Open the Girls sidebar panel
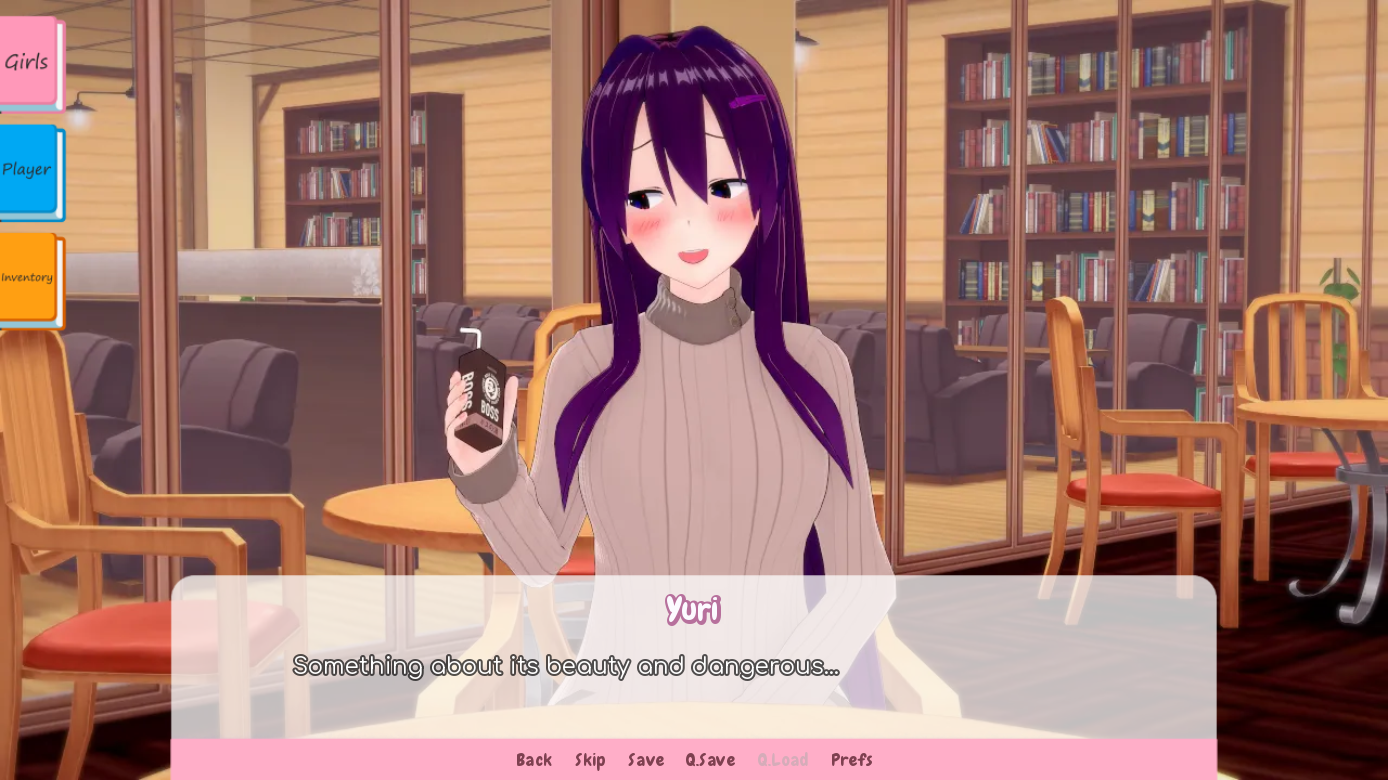1388x780 pixels. click(x=26, y=61)
